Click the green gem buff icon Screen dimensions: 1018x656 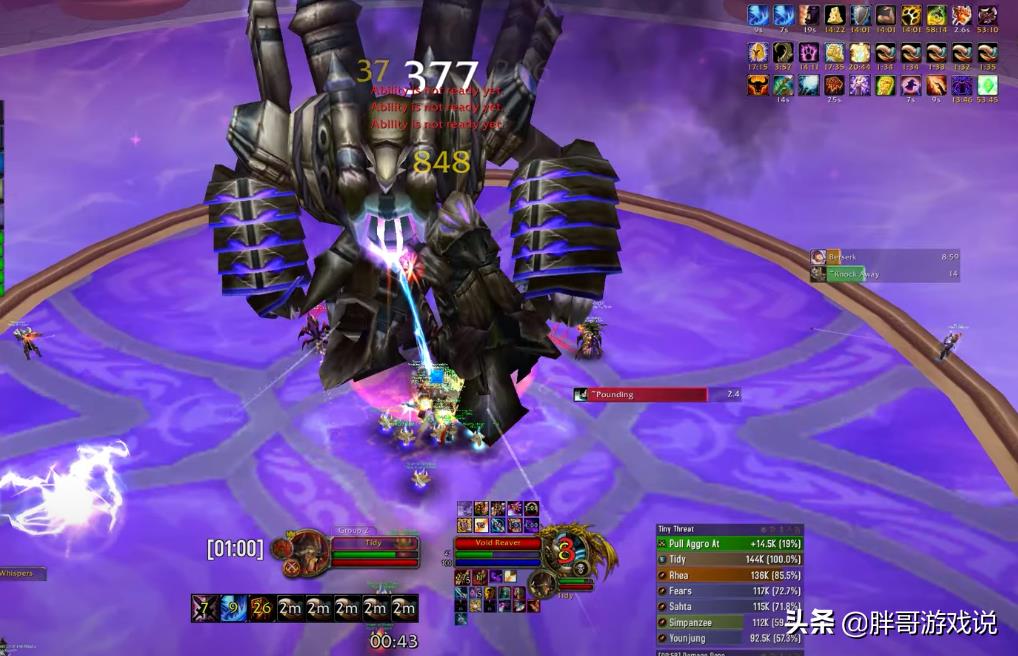987,85
